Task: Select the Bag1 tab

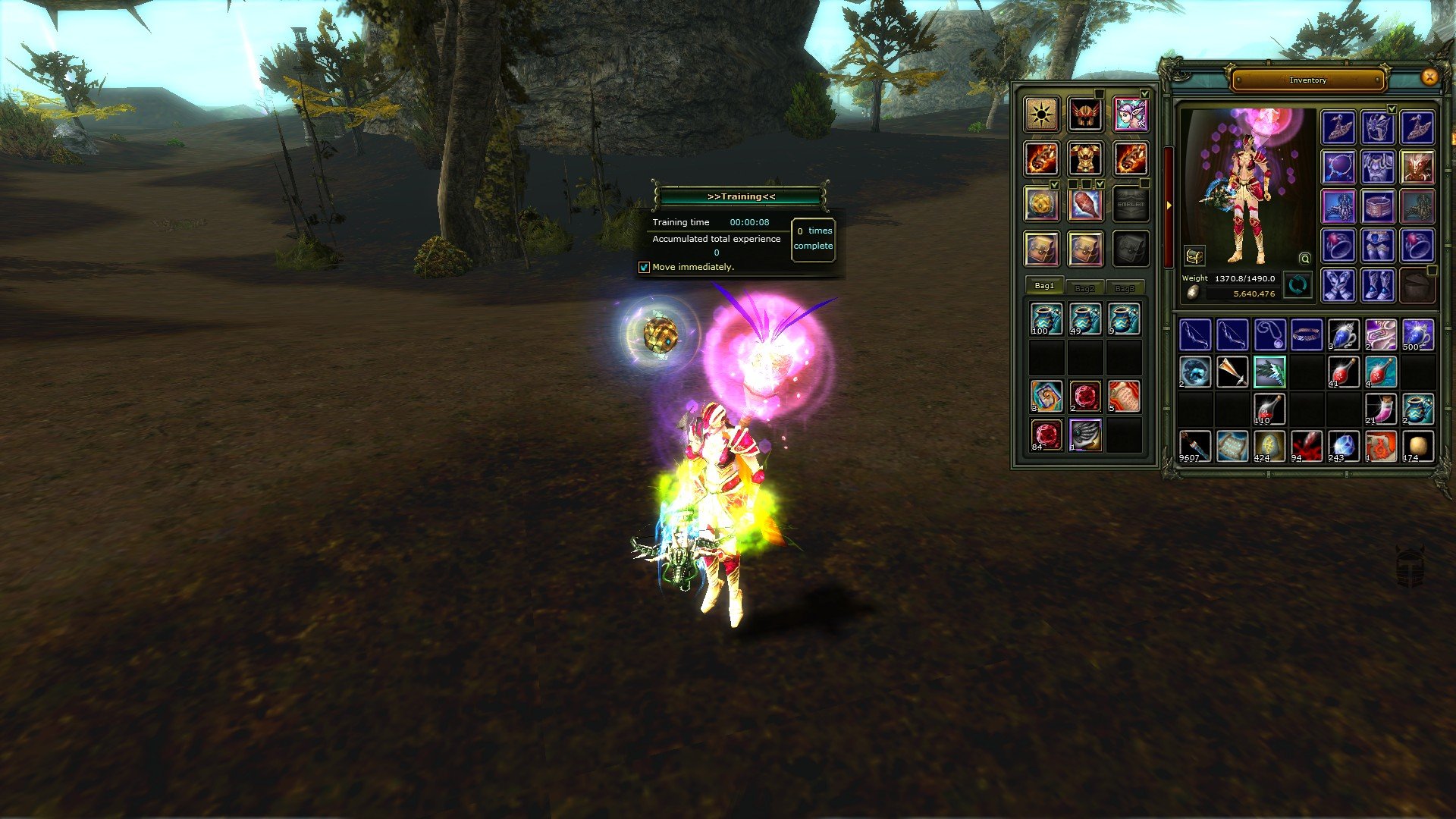Action: [1044, 285]
